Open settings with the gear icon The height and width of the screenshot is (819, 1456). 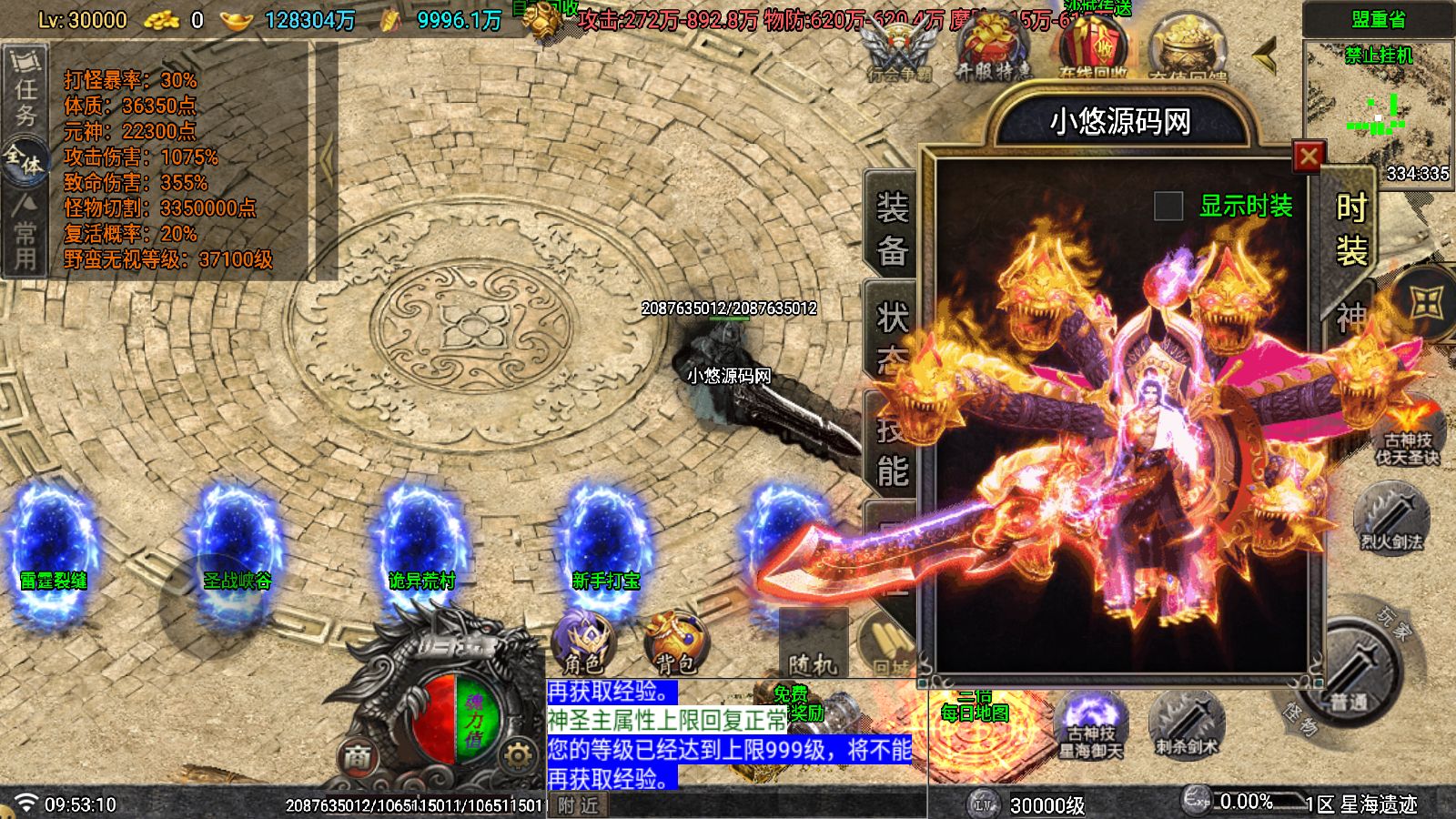click(517, 756)
